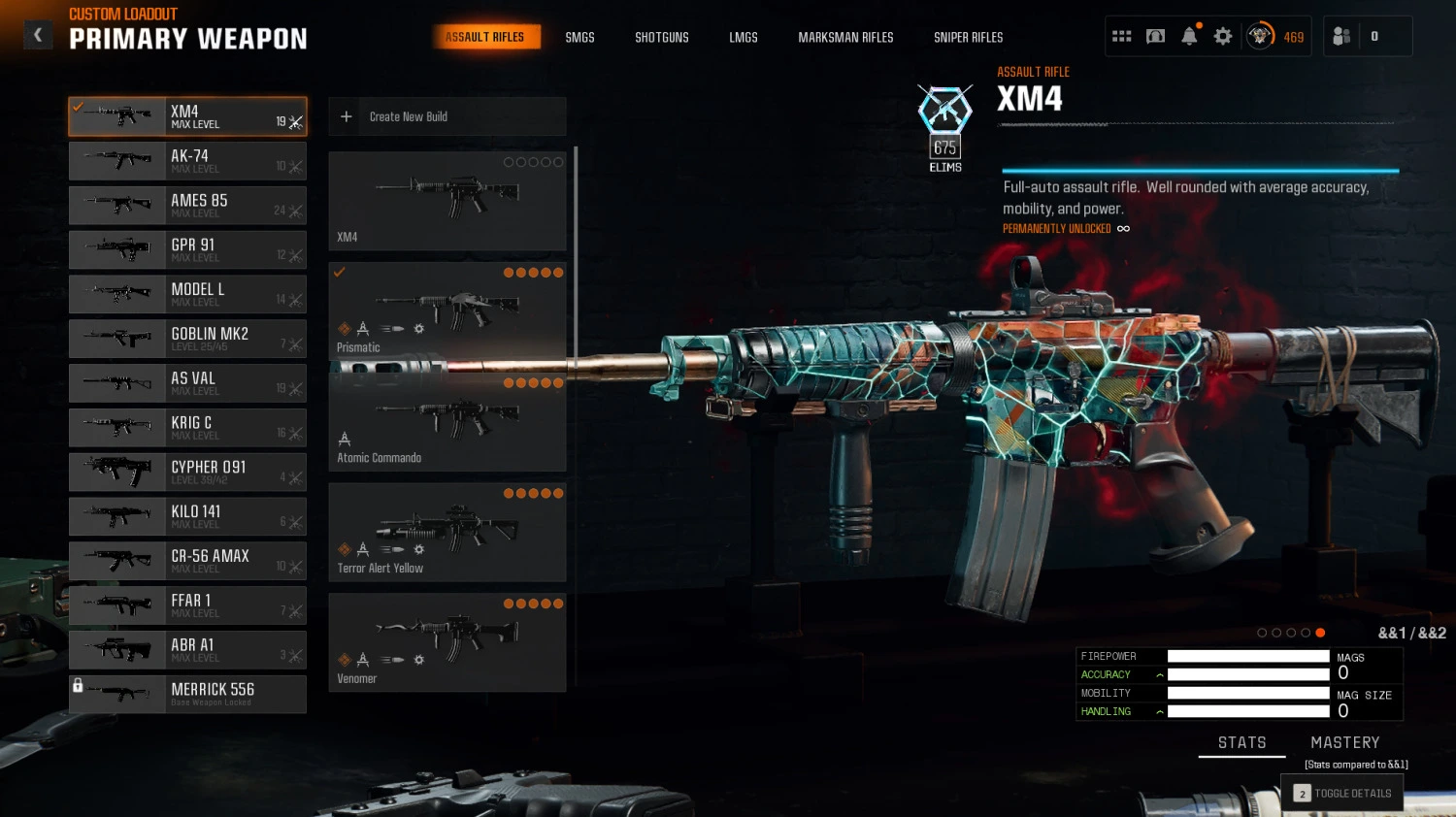The width and height of the screenshot is (1456, 817).
Task: Switch to the Mastery tab
Action: tap(1344, 742)
